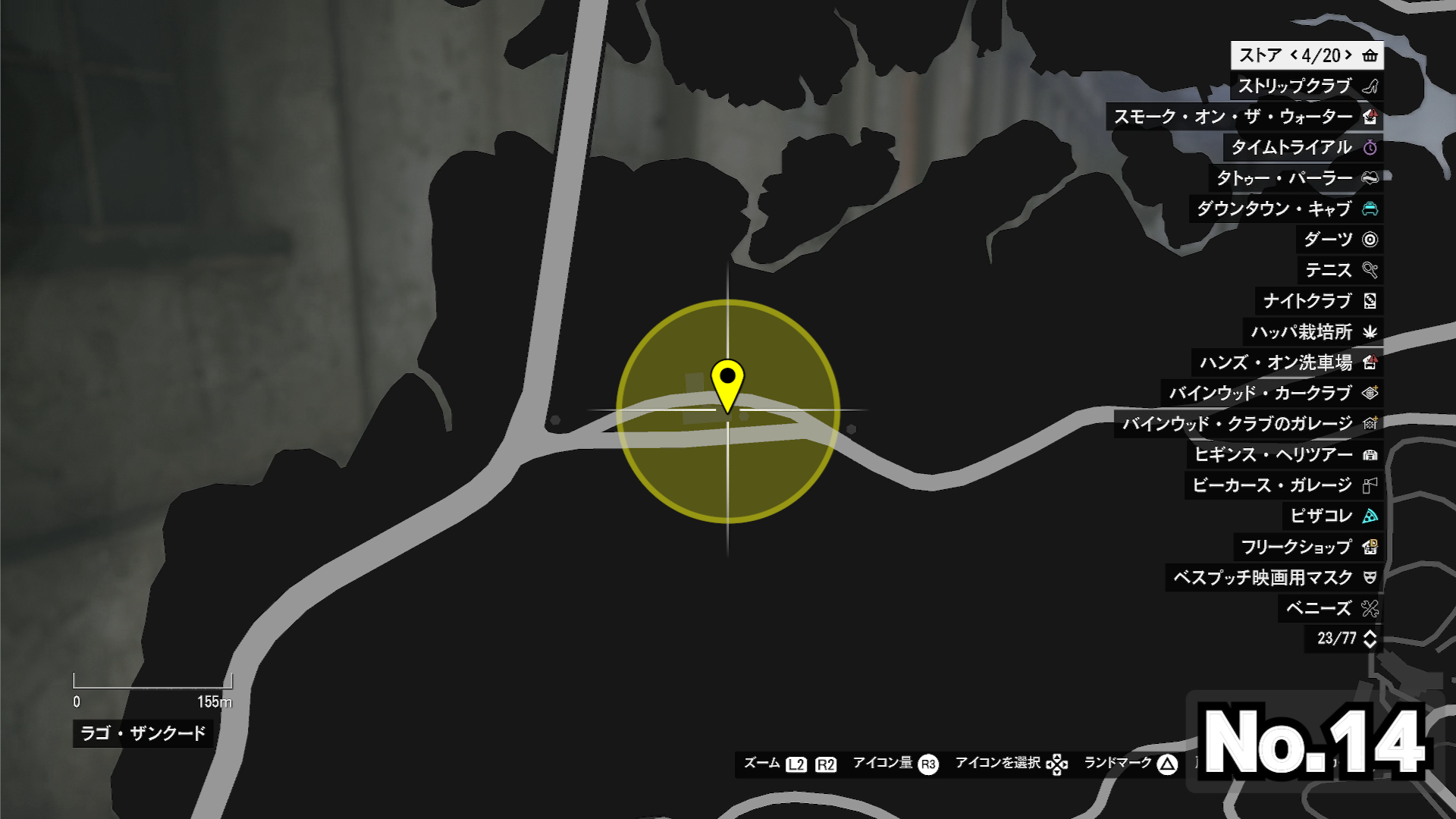Select ハンズ・オン洗車場 legend entry

pos(1287,362)
